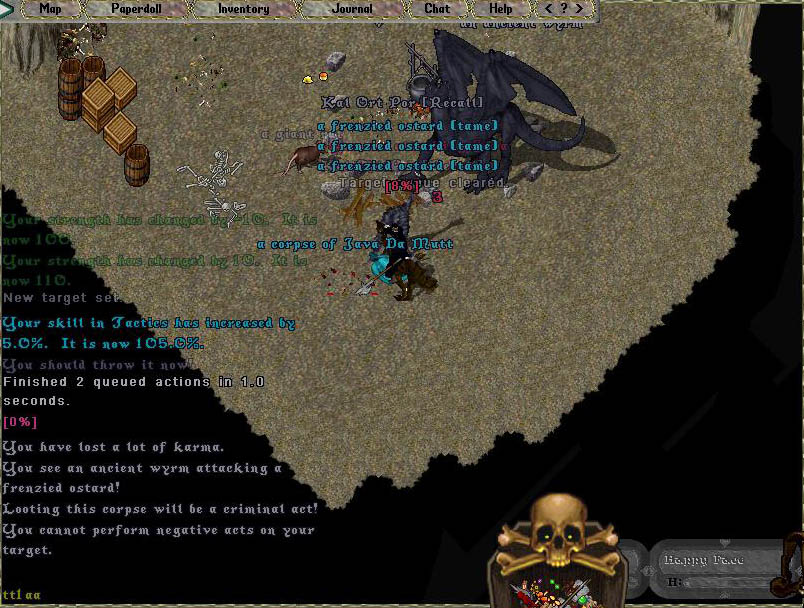The image size is (804, 608).
Task: Open the Paperdoll window
Action: (x=136, y=9)
